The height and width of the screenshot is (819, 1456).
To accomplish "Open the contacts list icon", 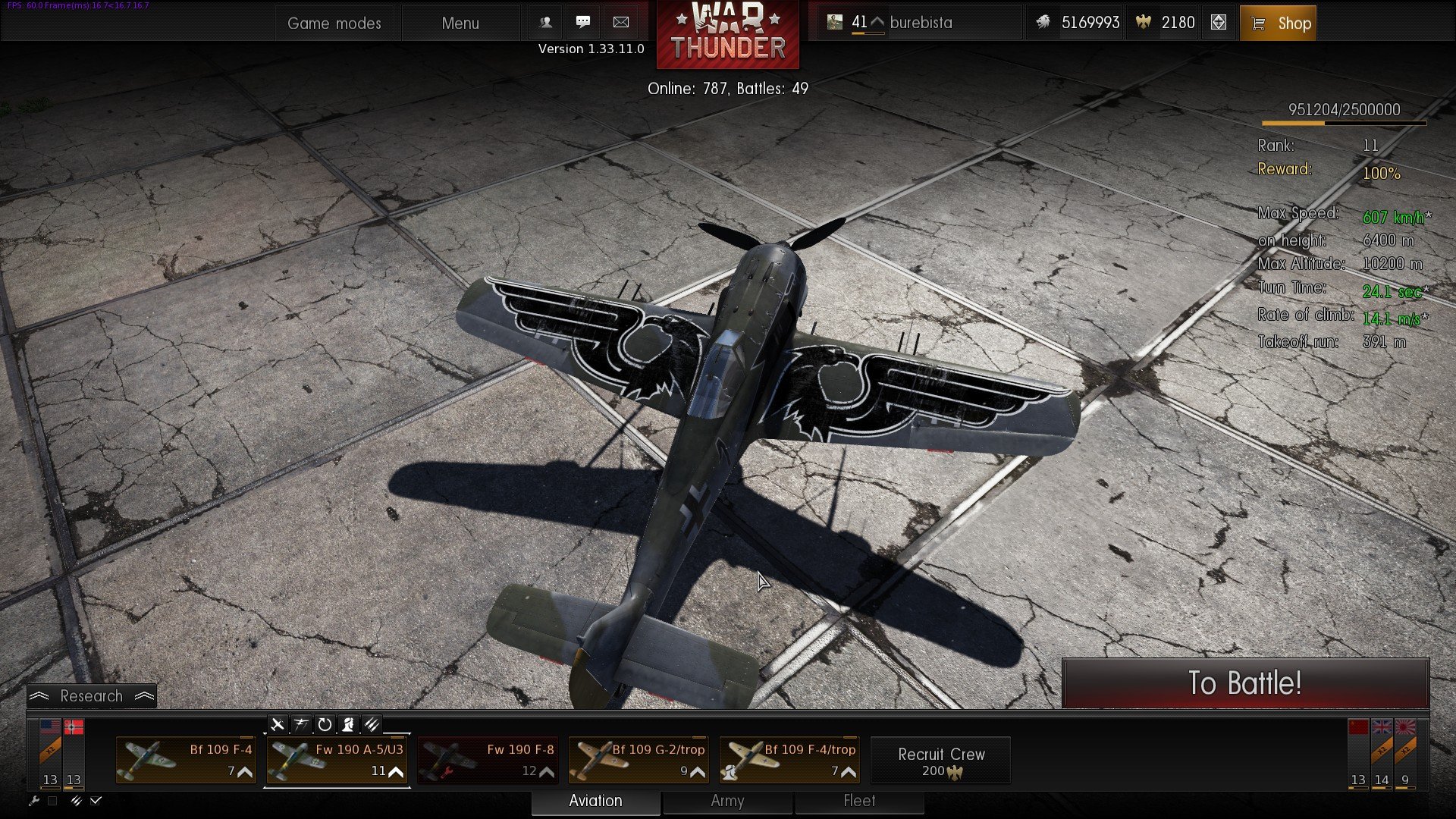I will 545,22.
